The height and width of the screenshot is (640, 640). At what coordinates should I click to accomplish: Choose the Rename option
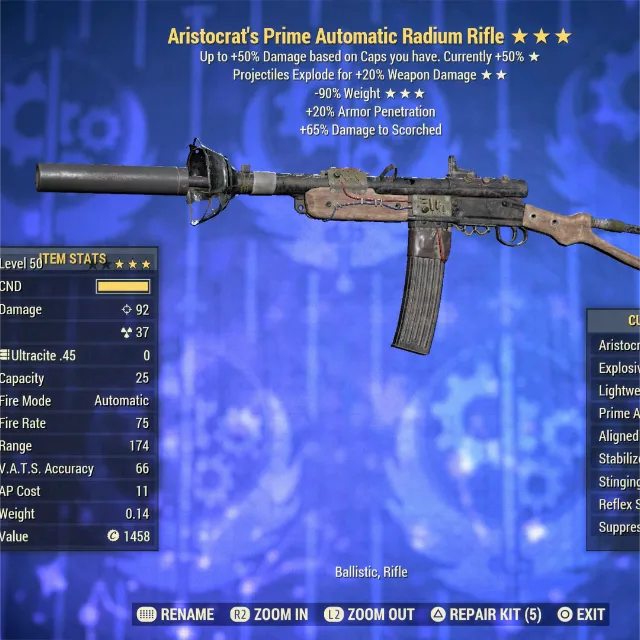coord(175,614)
